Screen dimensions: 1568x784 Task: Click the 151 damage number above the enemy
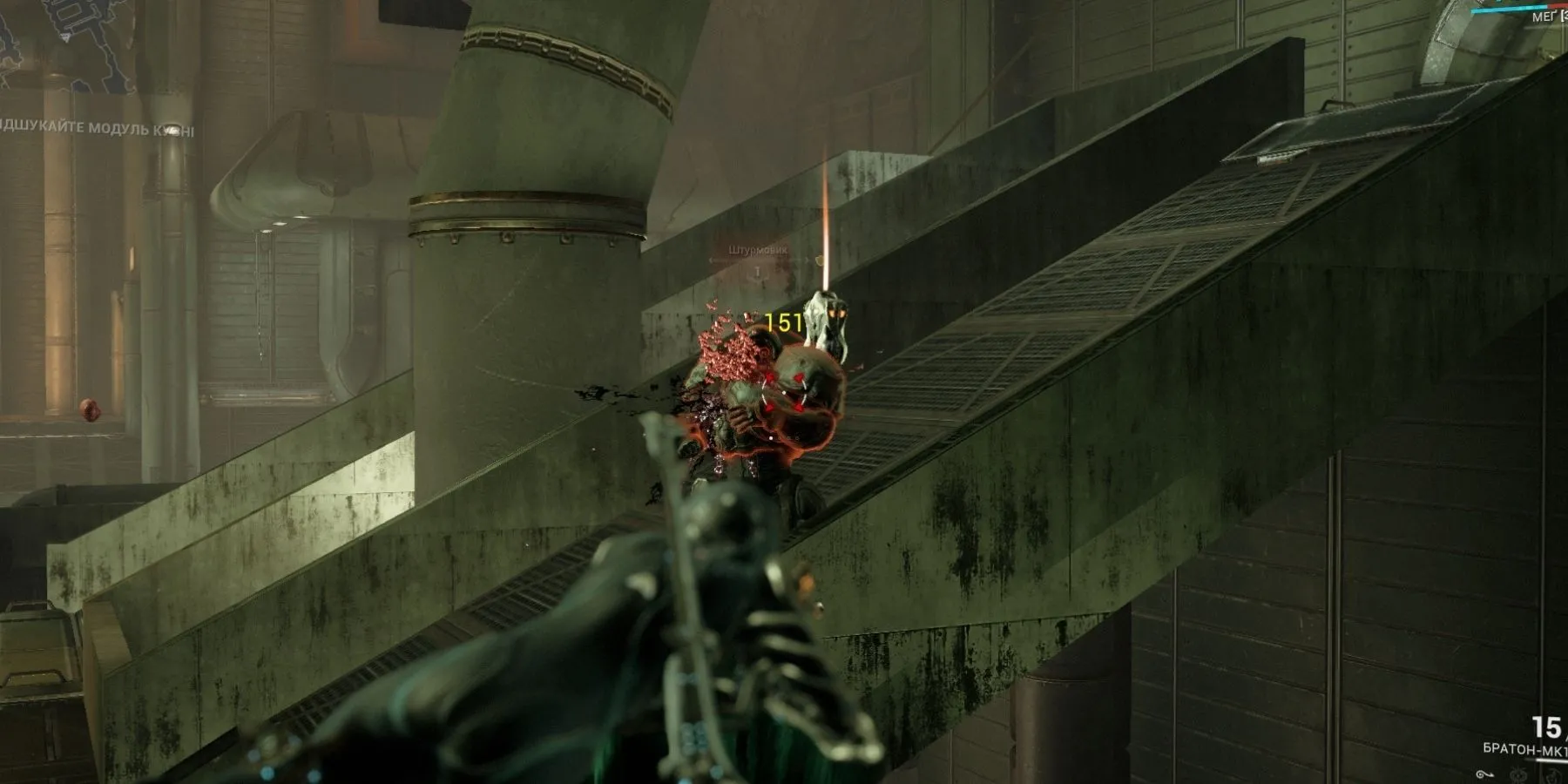coord(784,322)
